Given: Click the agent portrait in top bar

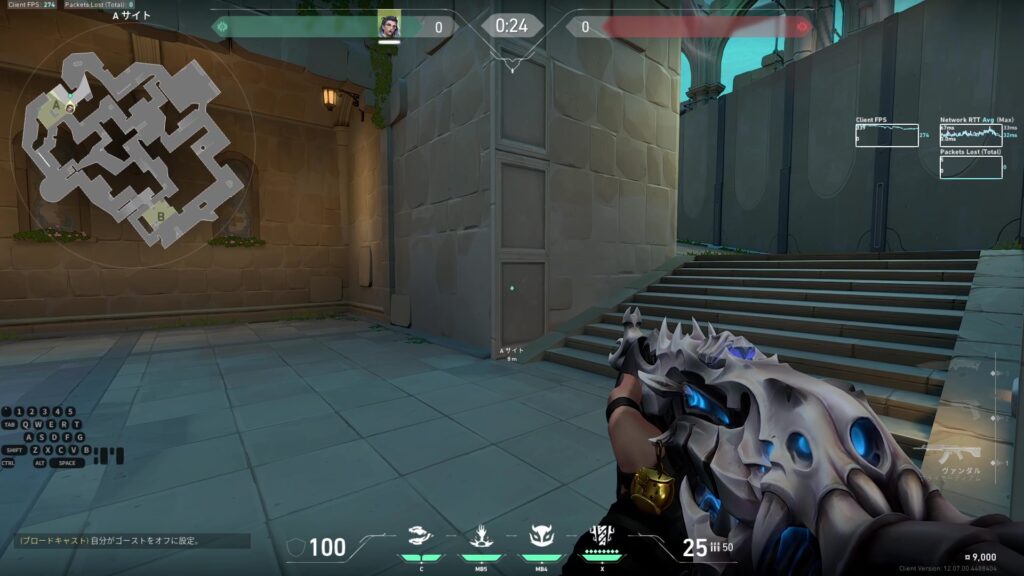Looking at the screenshot, I should 389,25.
